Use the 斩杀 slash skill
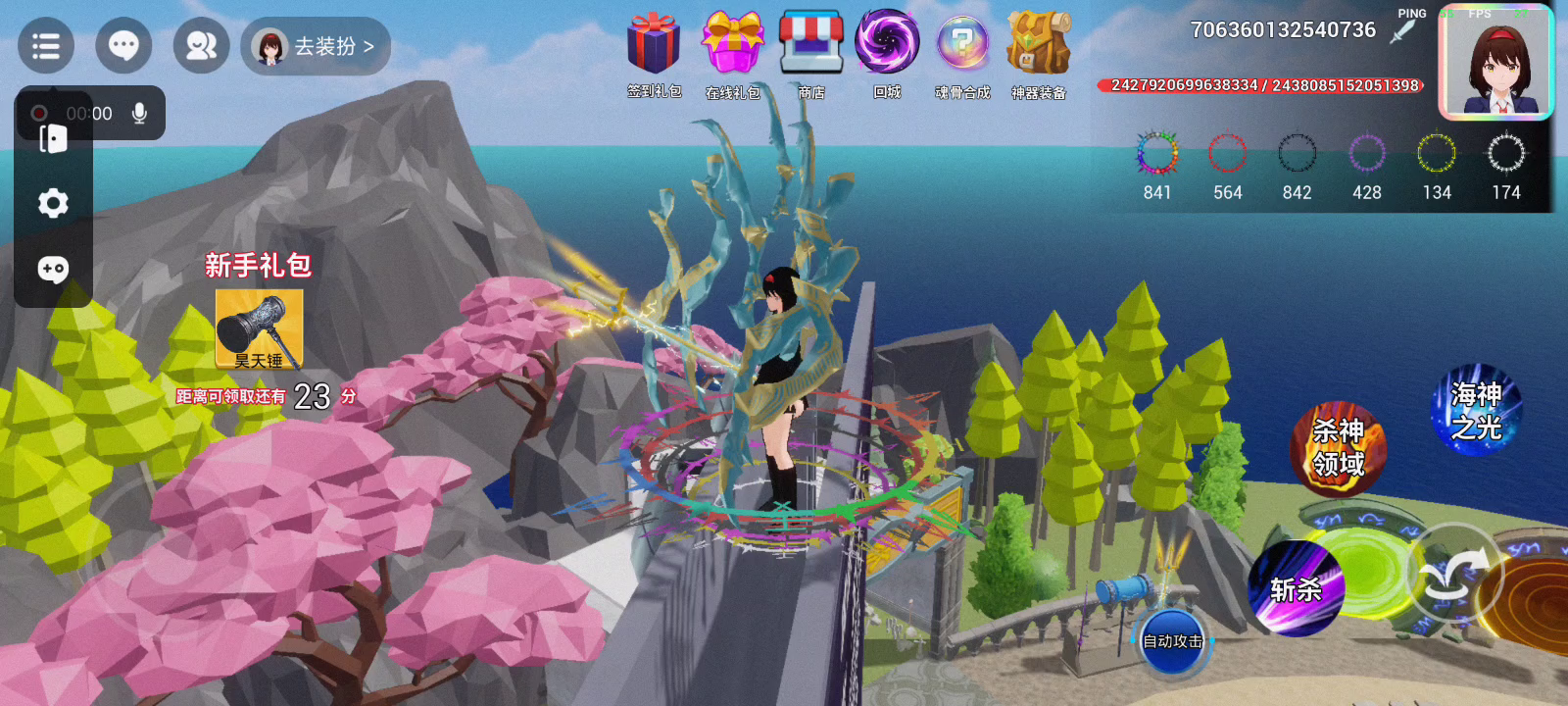 (1296, 589)
